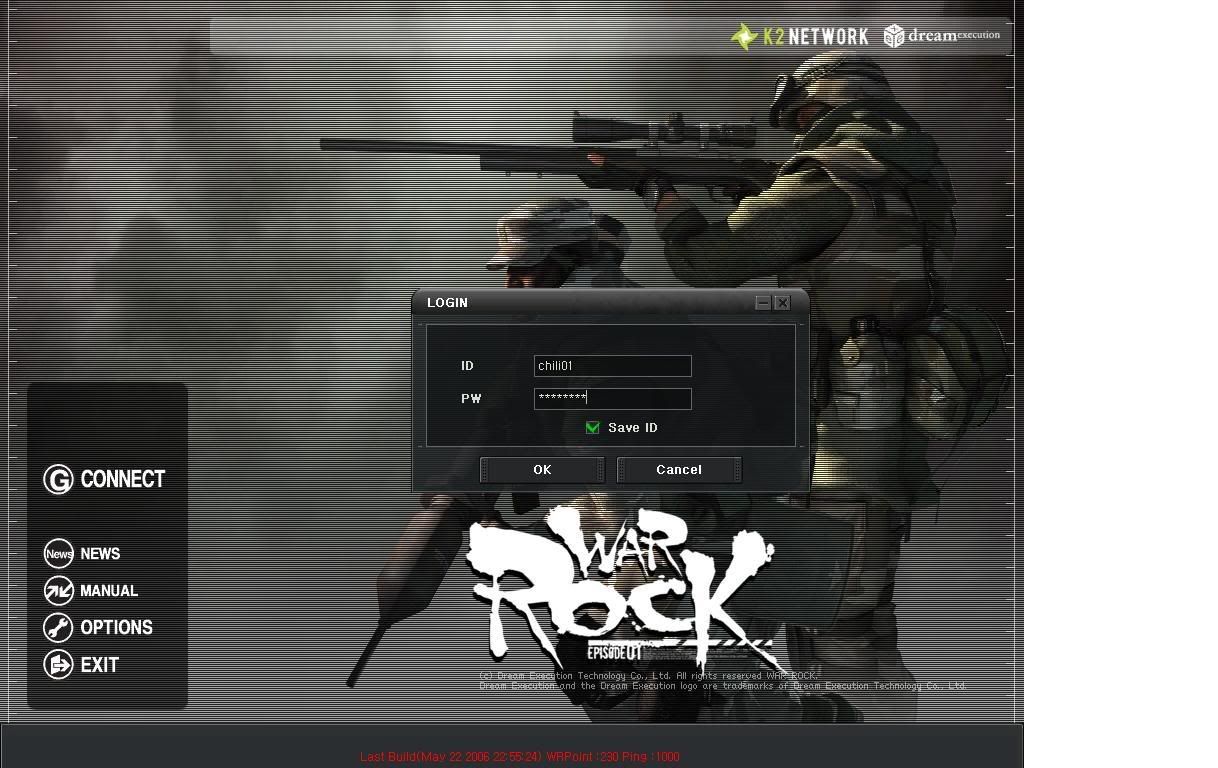Toggle the Save ID checkbox
Viewport: 1218px width, 768px height.
click(x=593, y=428)
